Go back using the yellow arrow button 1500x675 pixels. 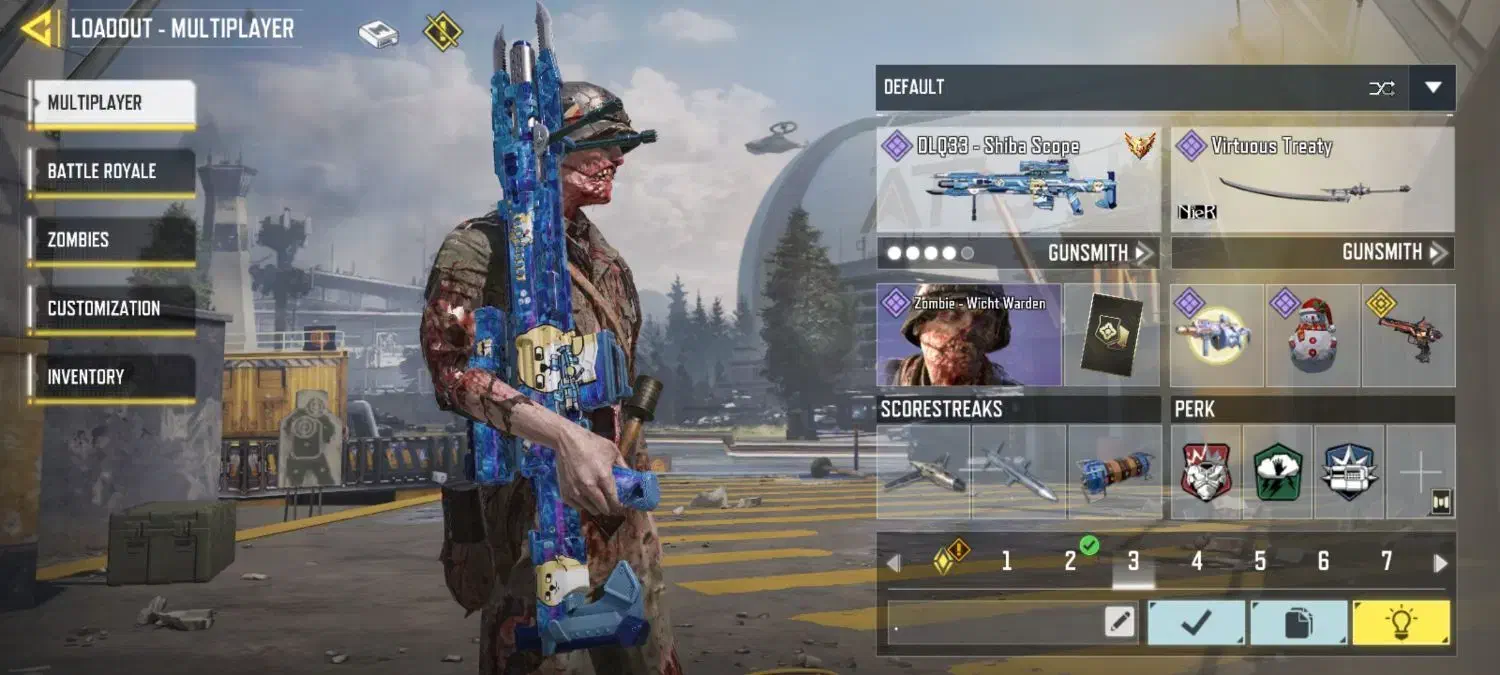click(37, 28)
